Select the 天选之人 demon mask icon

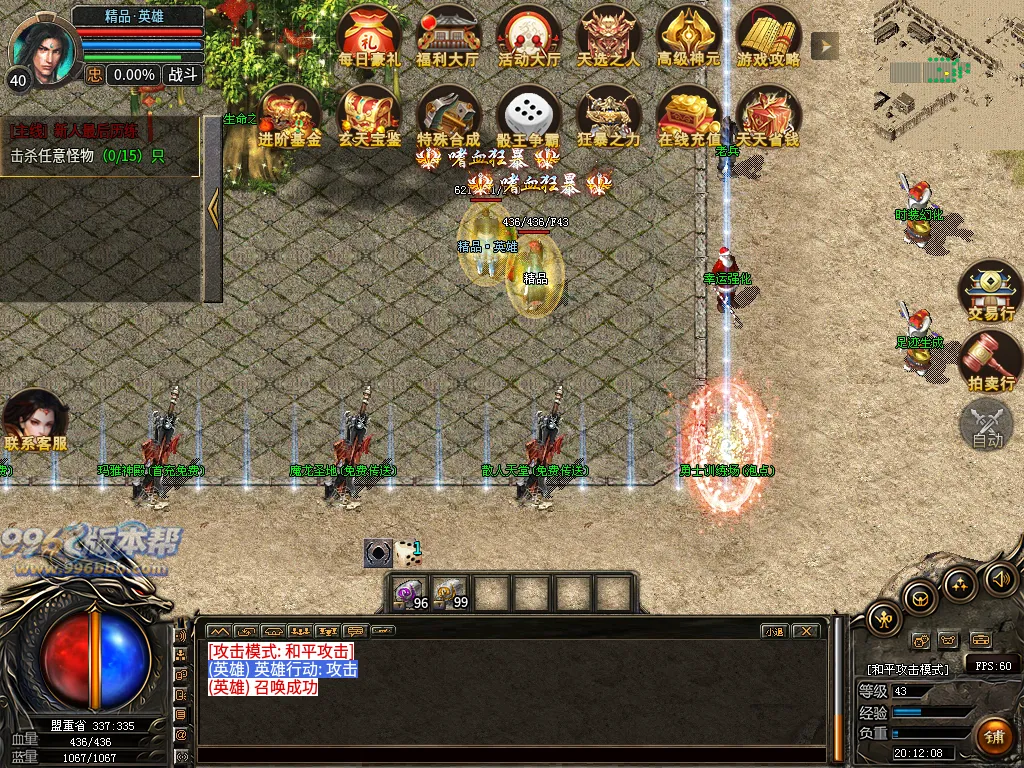click(608, 35)
